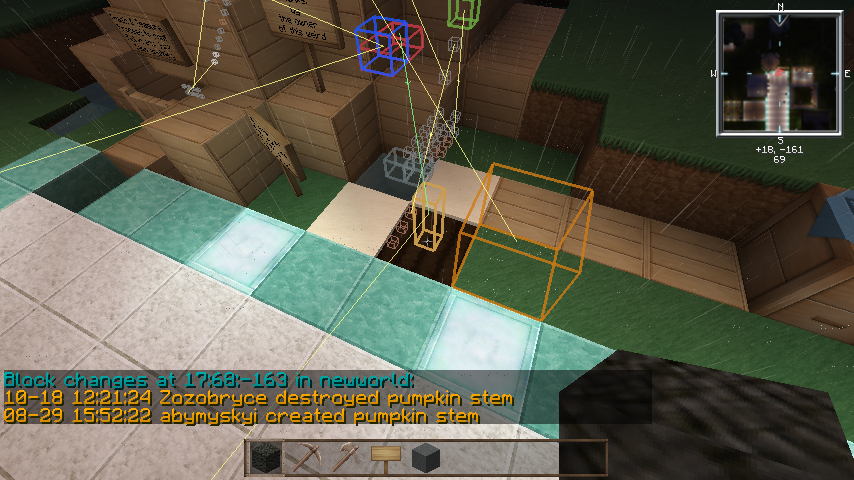Select the wooden sign in the hotbar
Image resolution: width=854 pixels, height=480 pixels.
click(x=385, y=458)
